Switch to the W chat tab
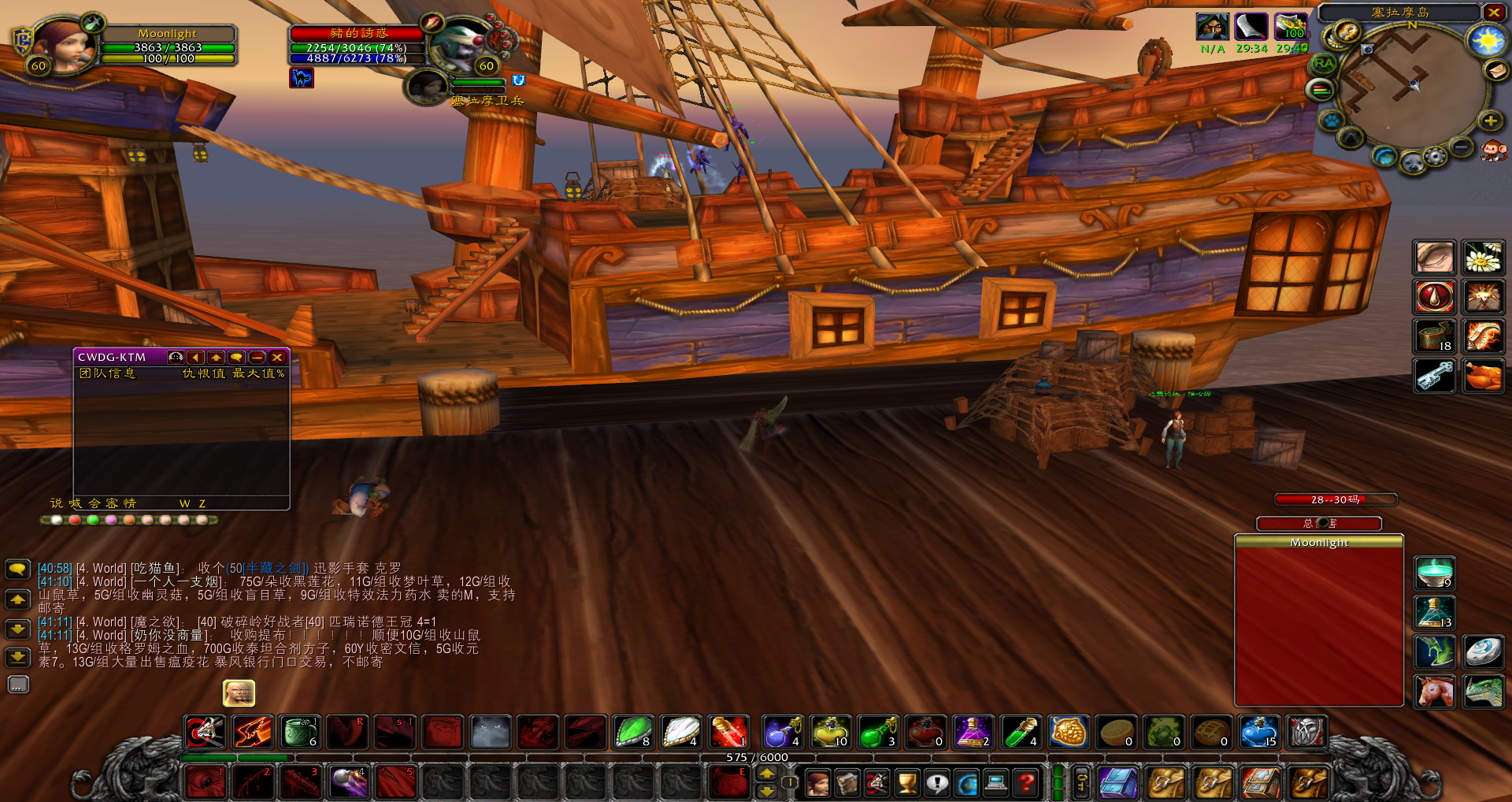The image size is (1512, 802). 183,503
